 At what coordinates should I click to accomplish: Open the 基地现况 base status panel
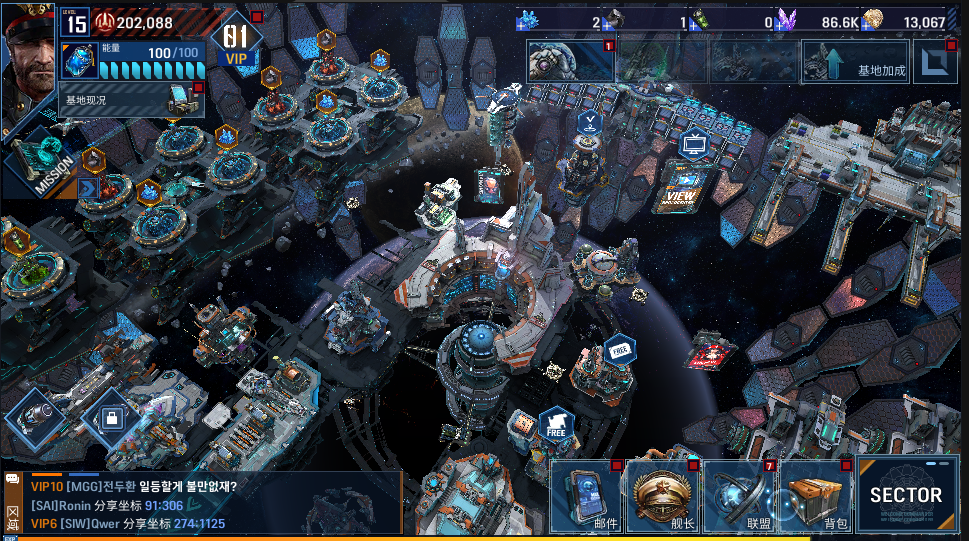(130, 100)
